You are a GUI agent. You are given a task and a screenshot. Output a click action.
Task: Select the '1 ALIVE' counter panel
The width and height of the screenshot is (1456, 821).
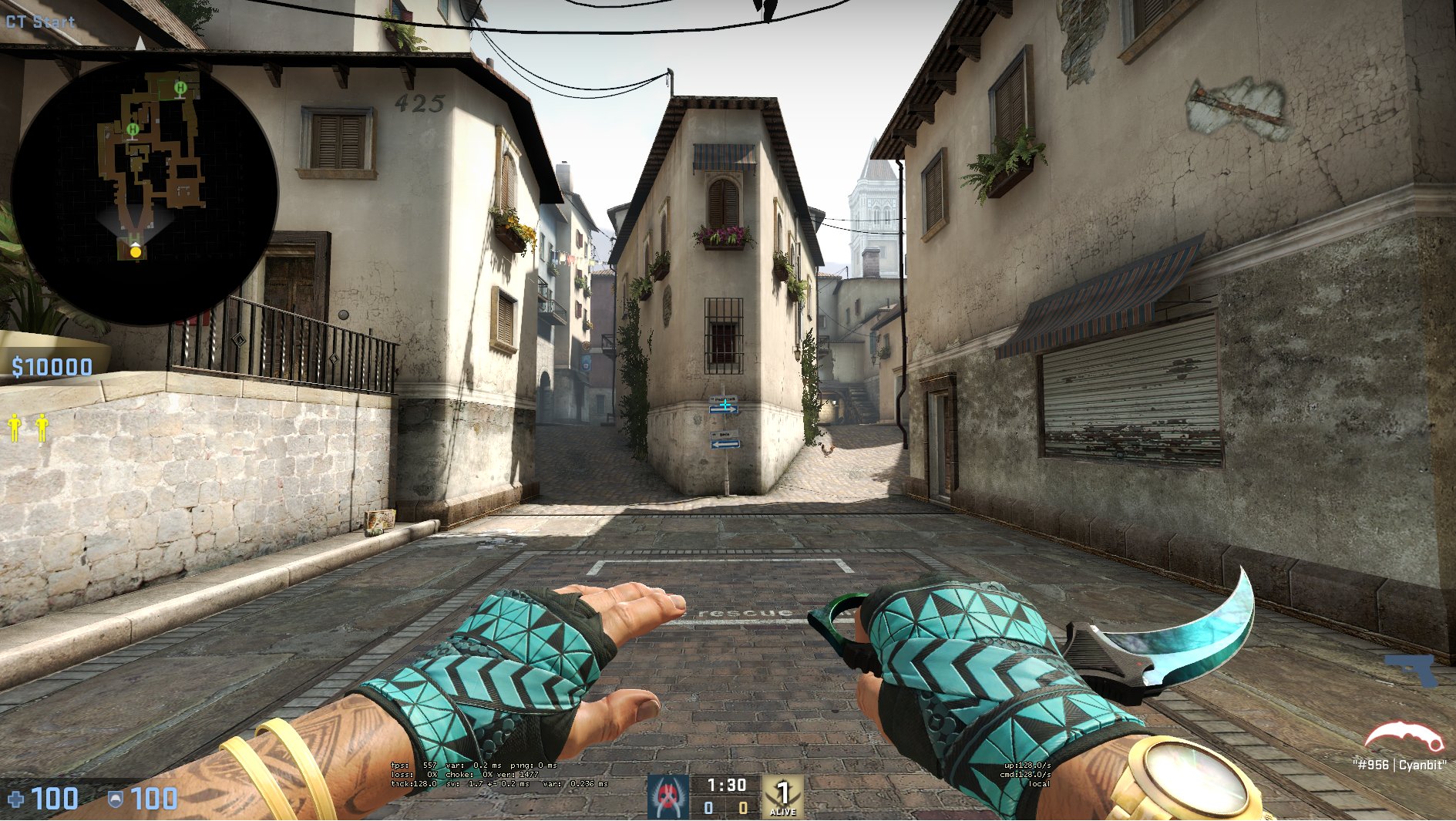(783, 796)
